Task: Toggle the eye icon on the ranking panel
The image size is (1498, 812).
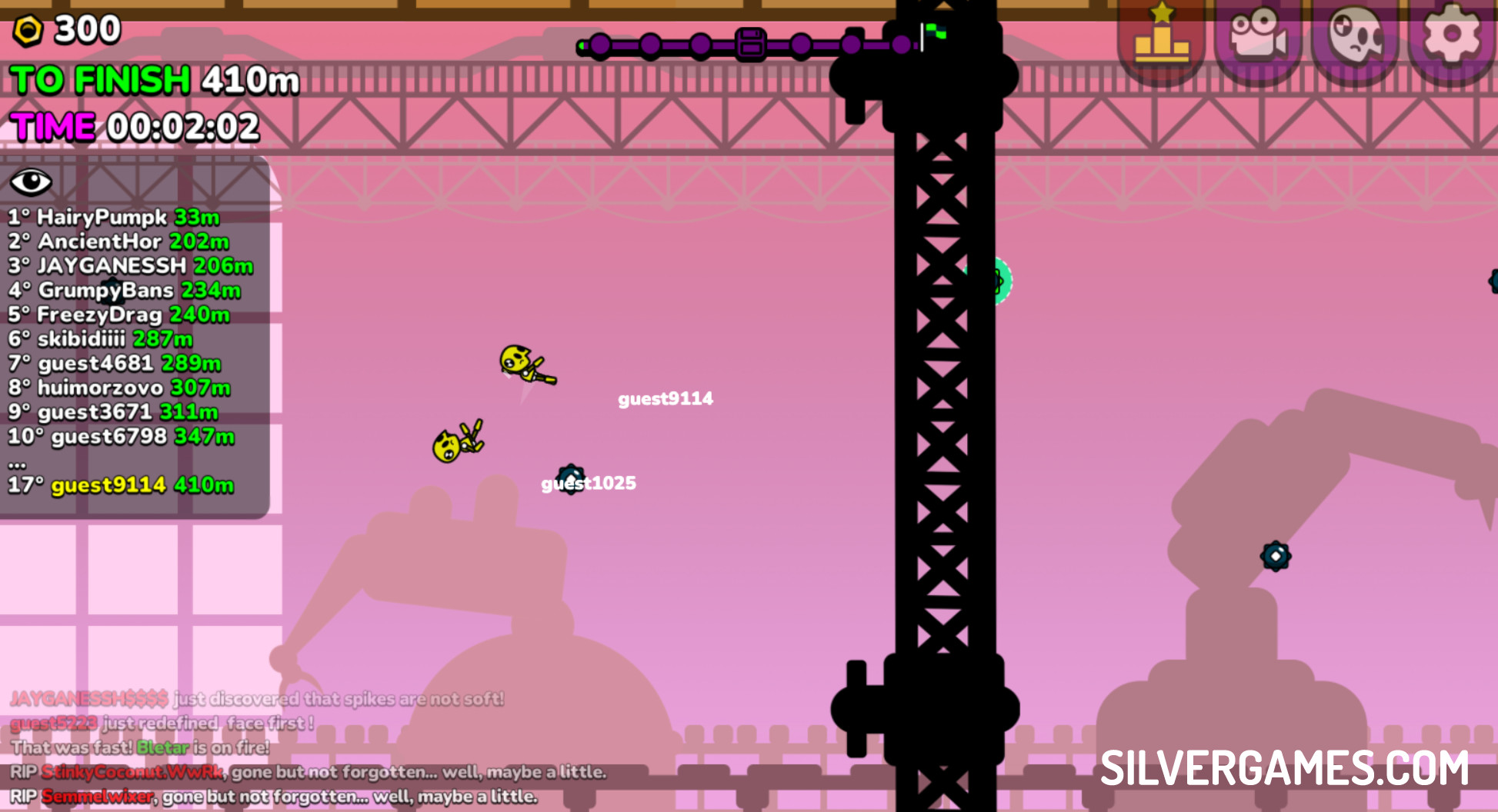Action: coord(31,182)
